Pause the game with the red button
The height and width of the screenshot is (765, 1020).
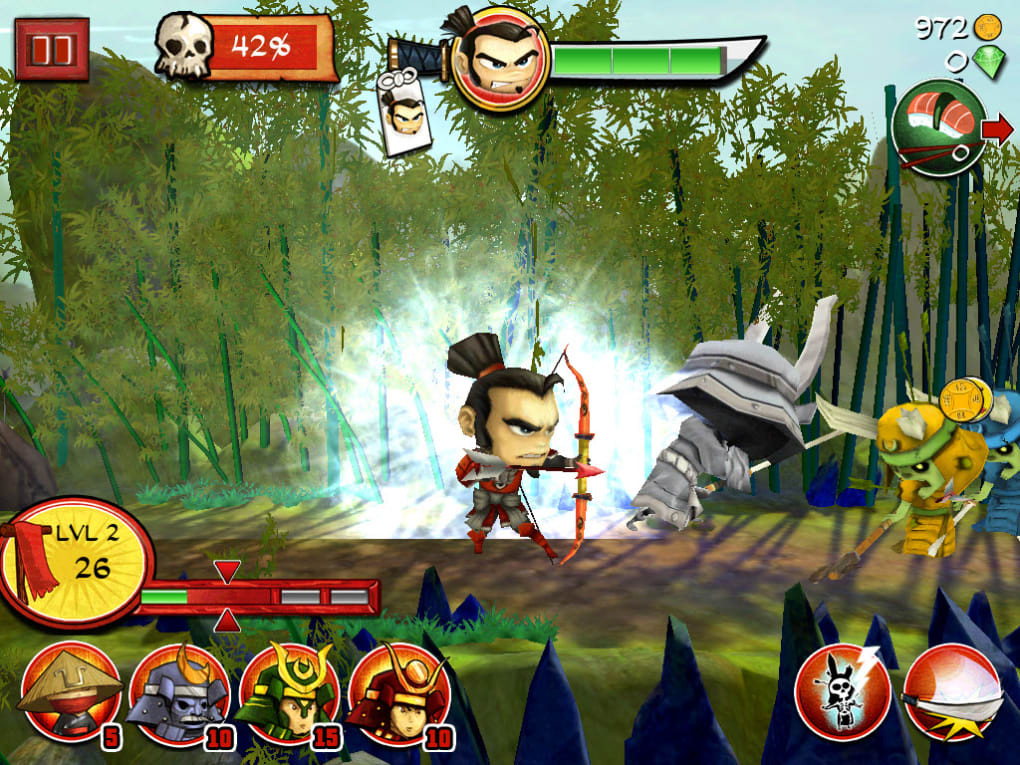click(x=51, y=49)
